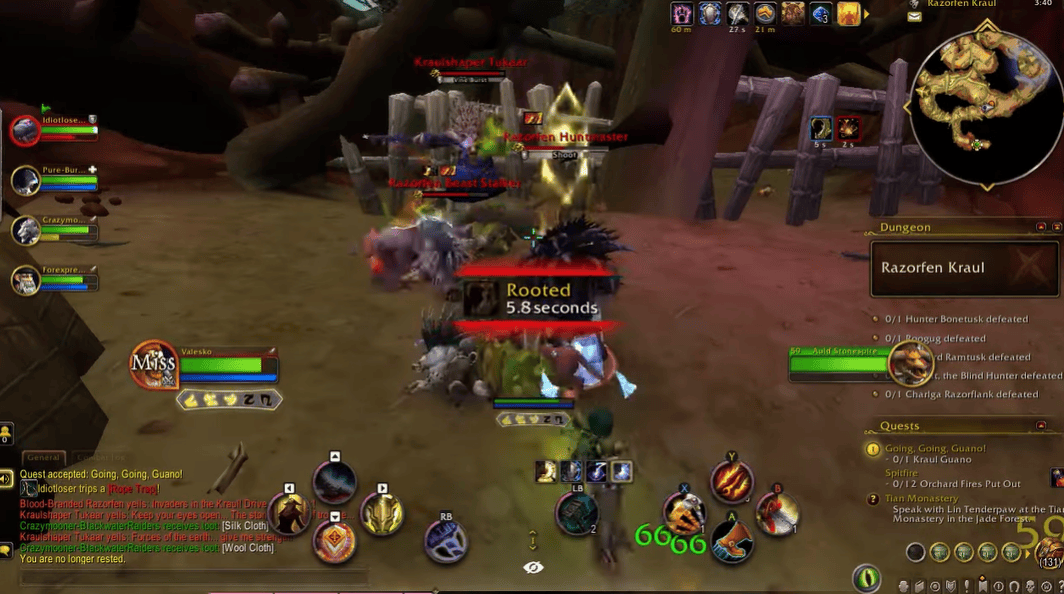Activate the flaming claw slash ability
Viewport: 1064px width, 594px height.
point(732,482)
